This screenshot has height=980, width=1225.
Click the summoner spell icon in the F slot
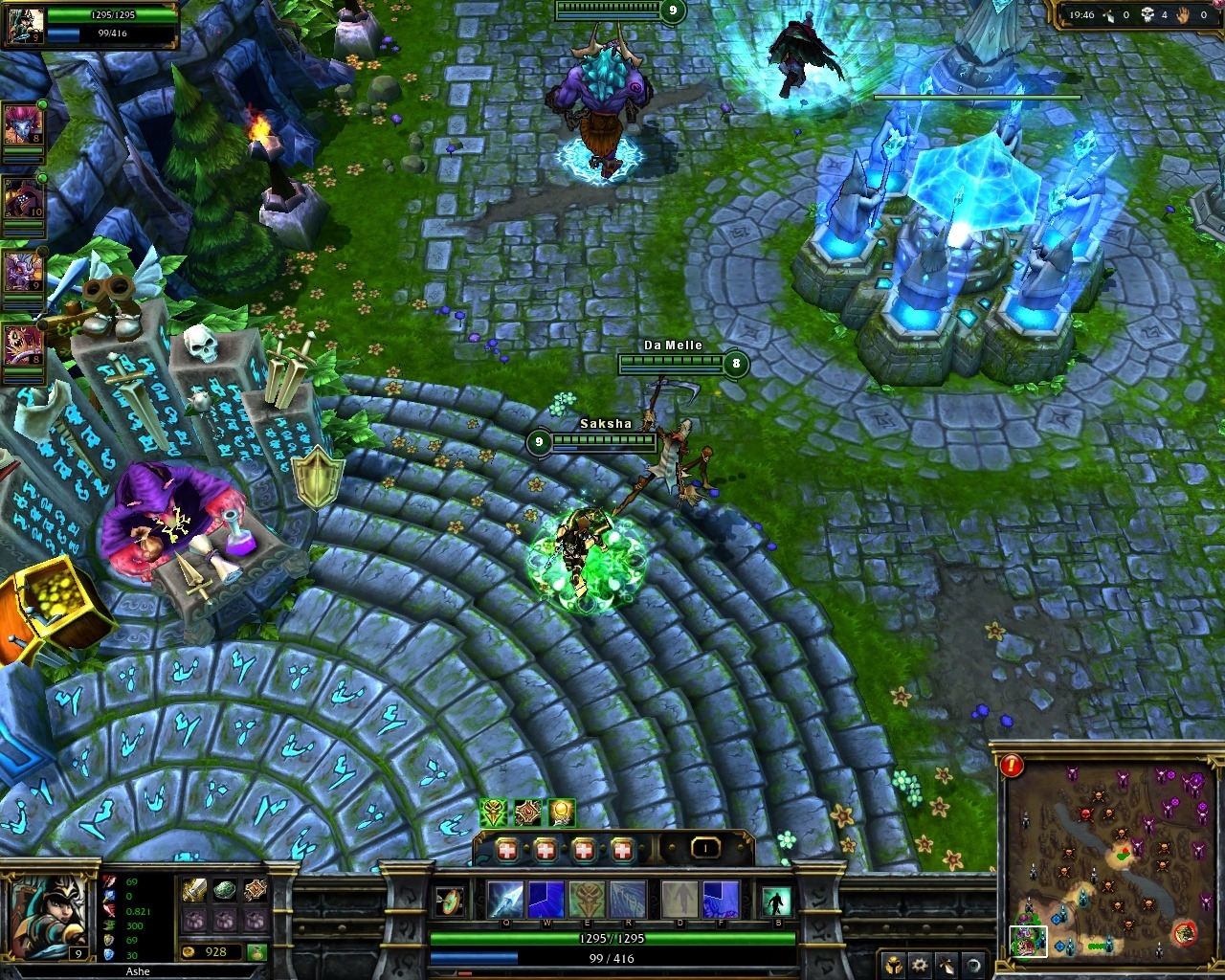coord(721,898)
